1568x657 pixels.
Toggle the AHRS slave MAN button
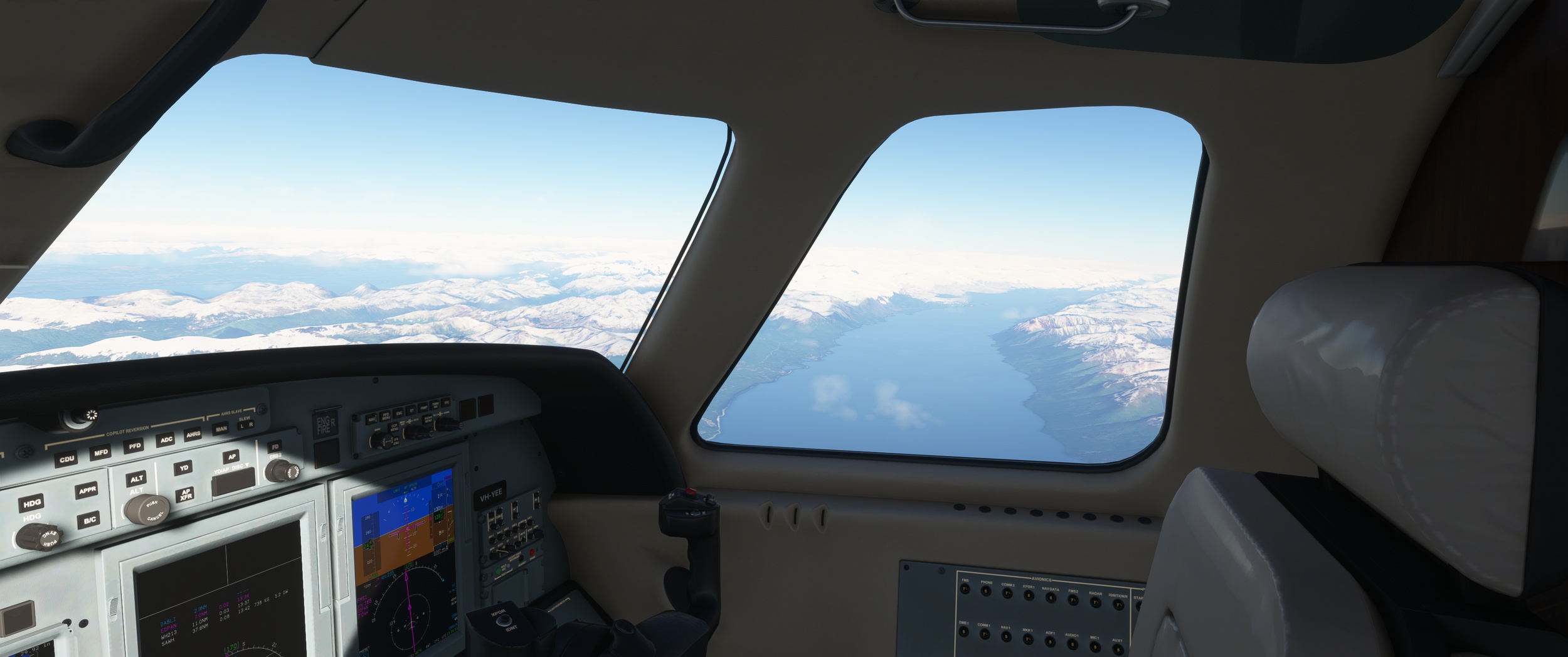[221, 429]
